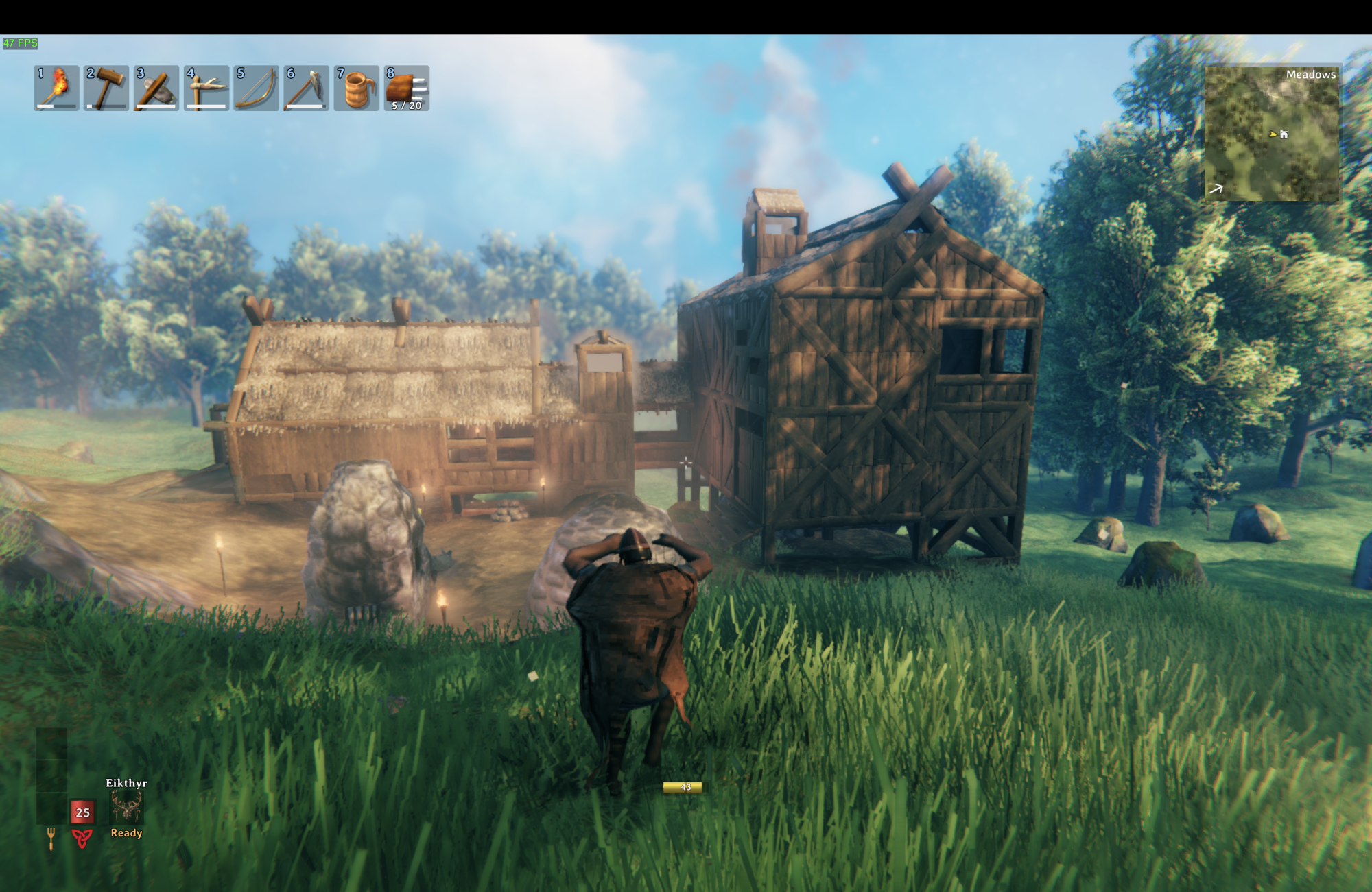The height and width of the screenshot is (892, 1372).
Task: Use the cooked meat stack in slot 8
Action: click(407, 88)
